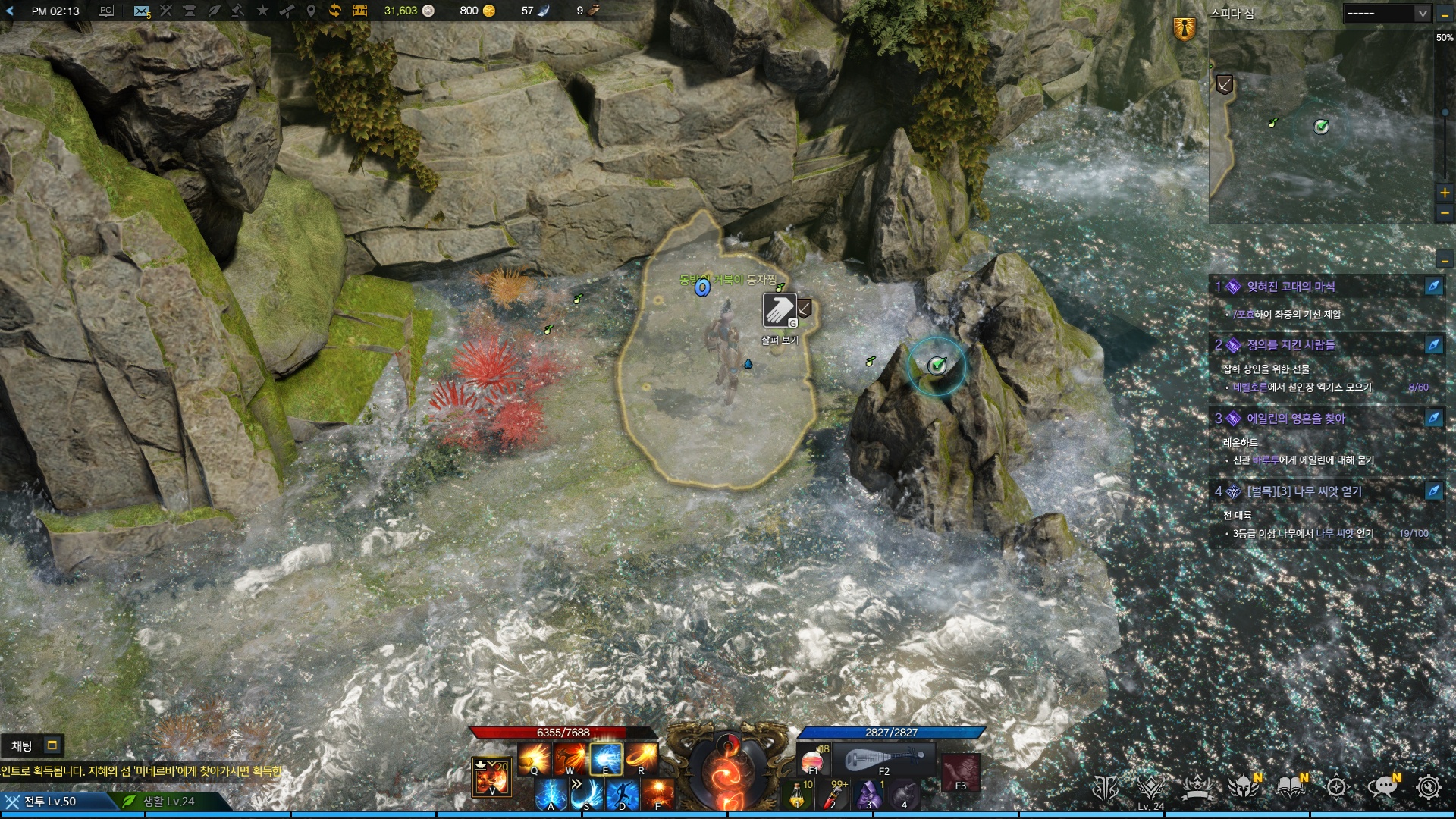
Task: Open the settings gear menu icon
Action: 1429,788
